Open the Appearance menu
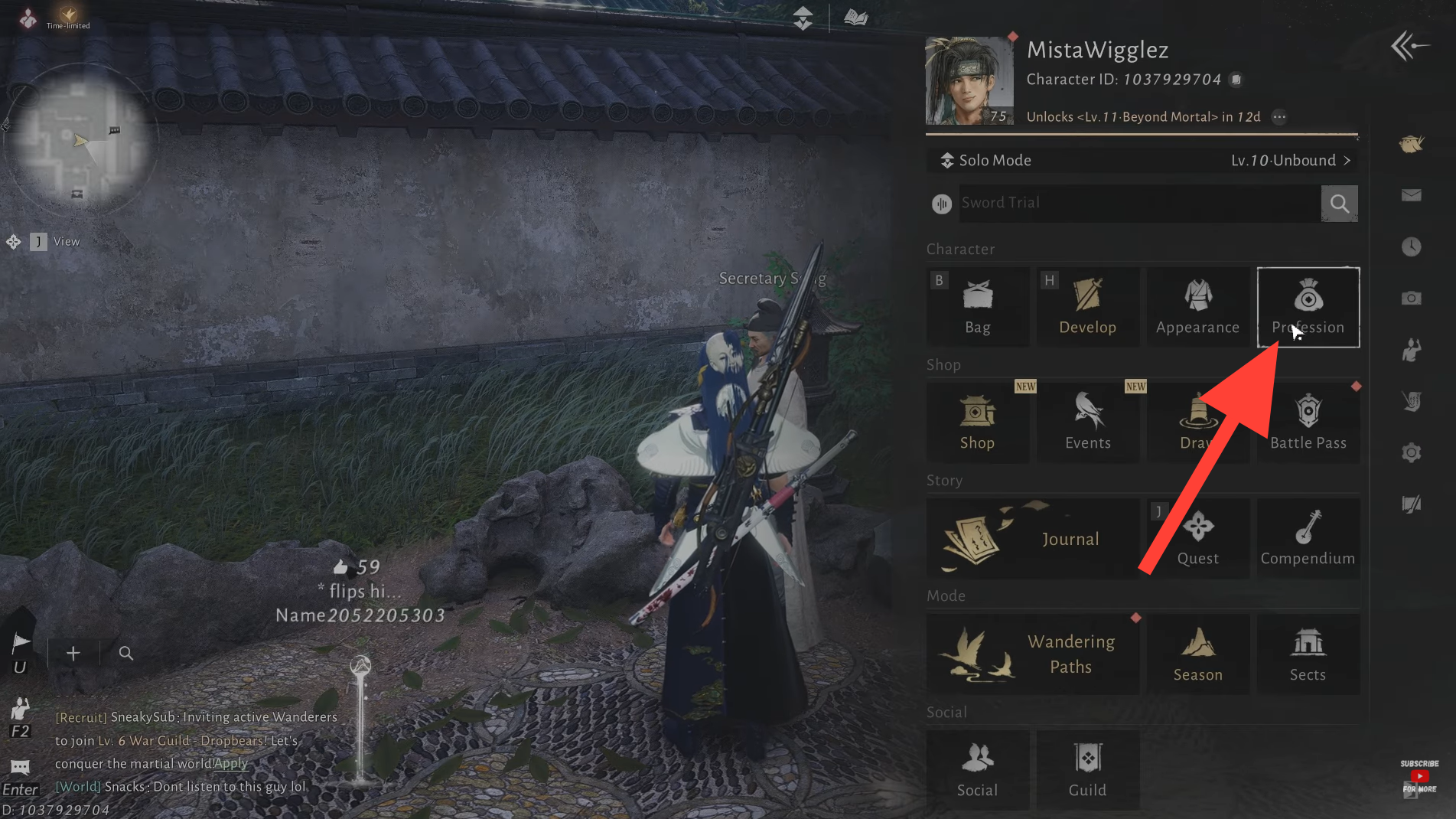 coord(1197,307)
